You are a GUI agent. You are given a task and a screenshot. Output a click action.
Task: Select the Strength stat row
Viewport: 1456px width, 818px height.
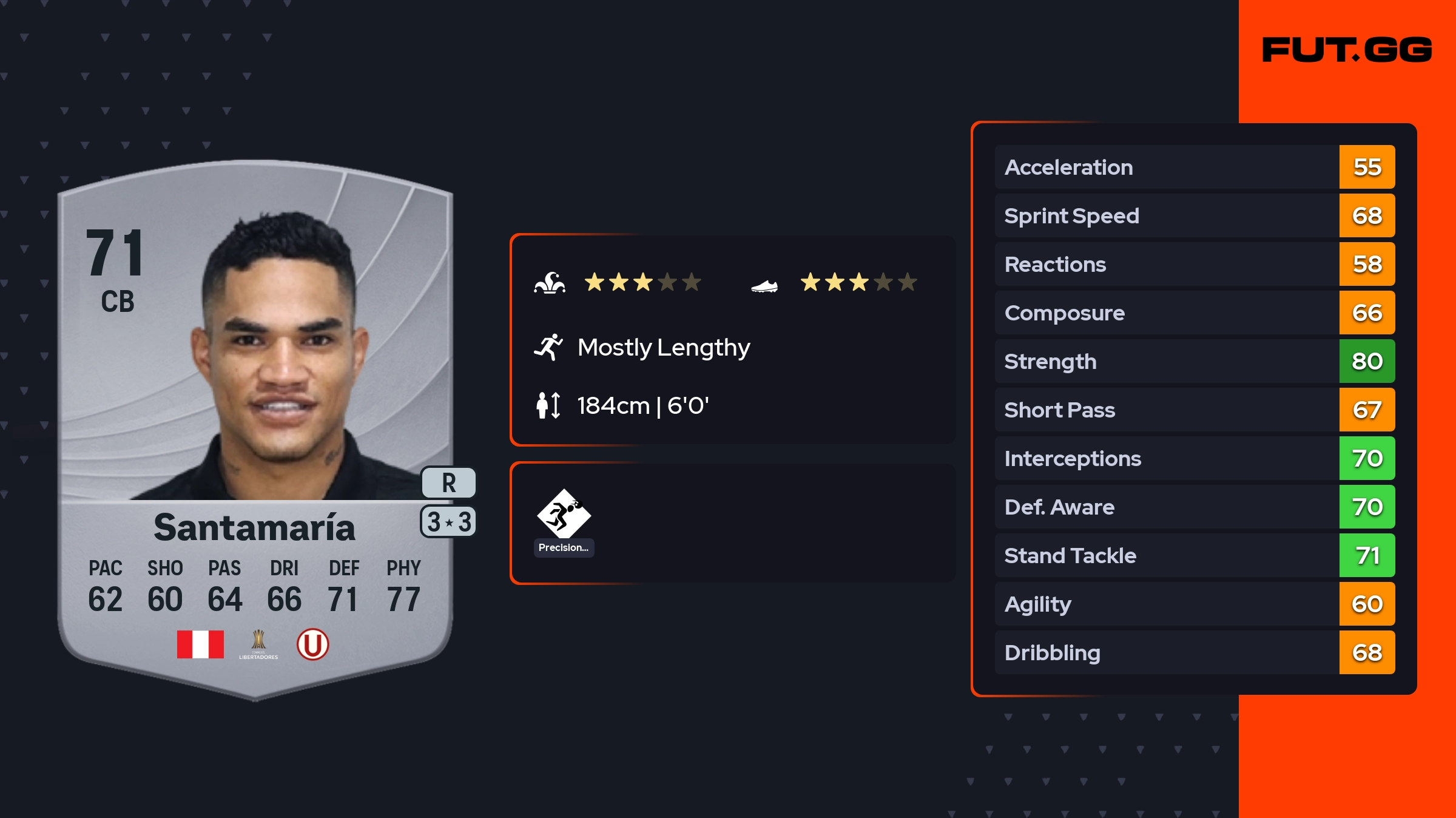[x=1194, y=361]
